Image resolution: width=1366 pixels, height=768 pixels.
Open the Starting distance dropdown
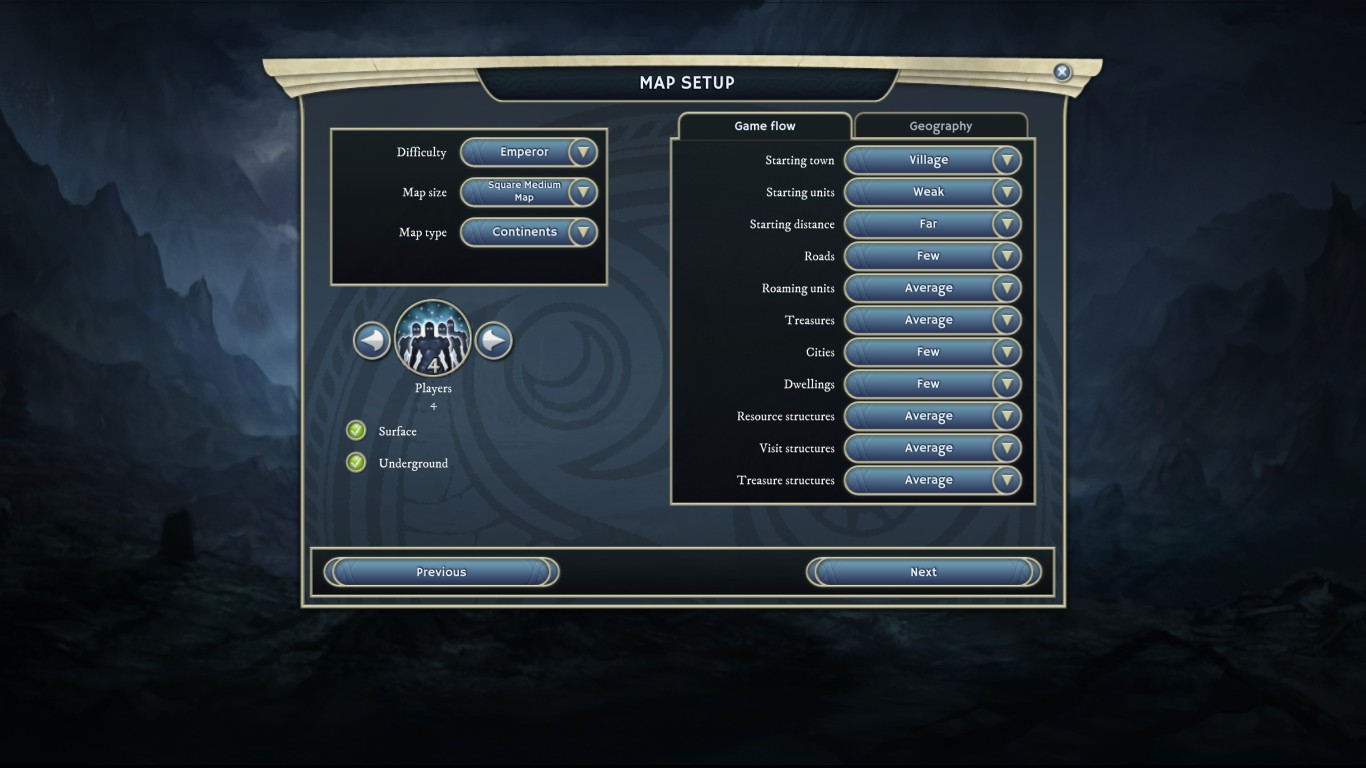[x=932, y=224]
